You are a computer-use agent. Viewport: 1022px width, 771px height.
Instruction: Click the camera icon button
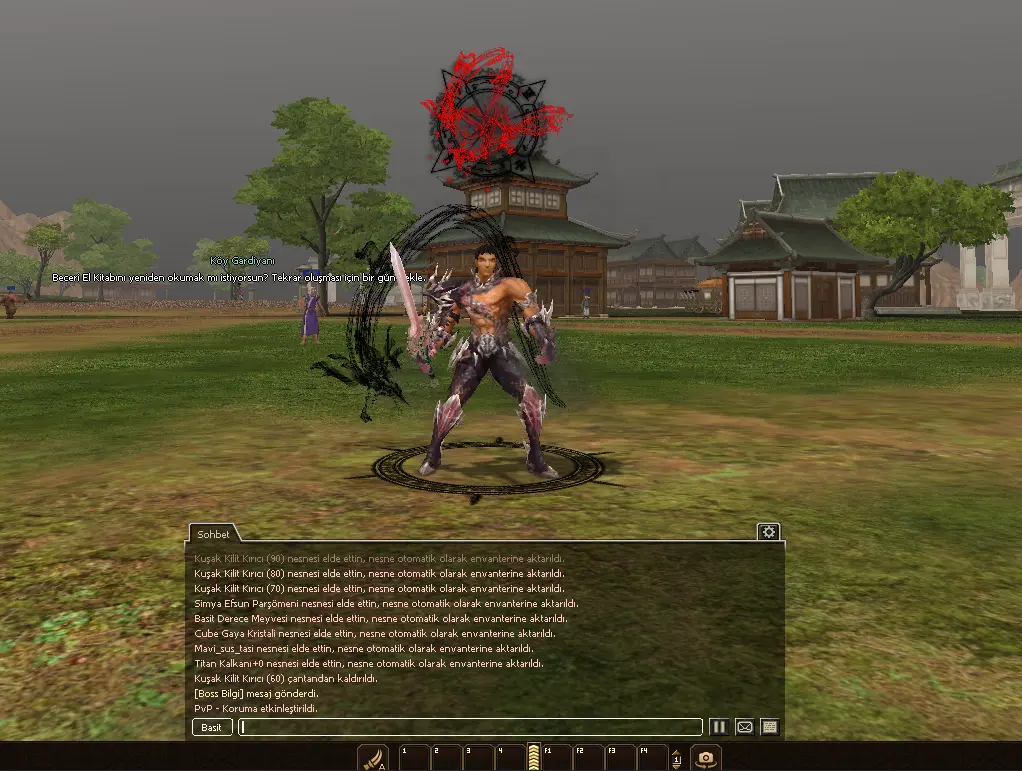[706, 758]
